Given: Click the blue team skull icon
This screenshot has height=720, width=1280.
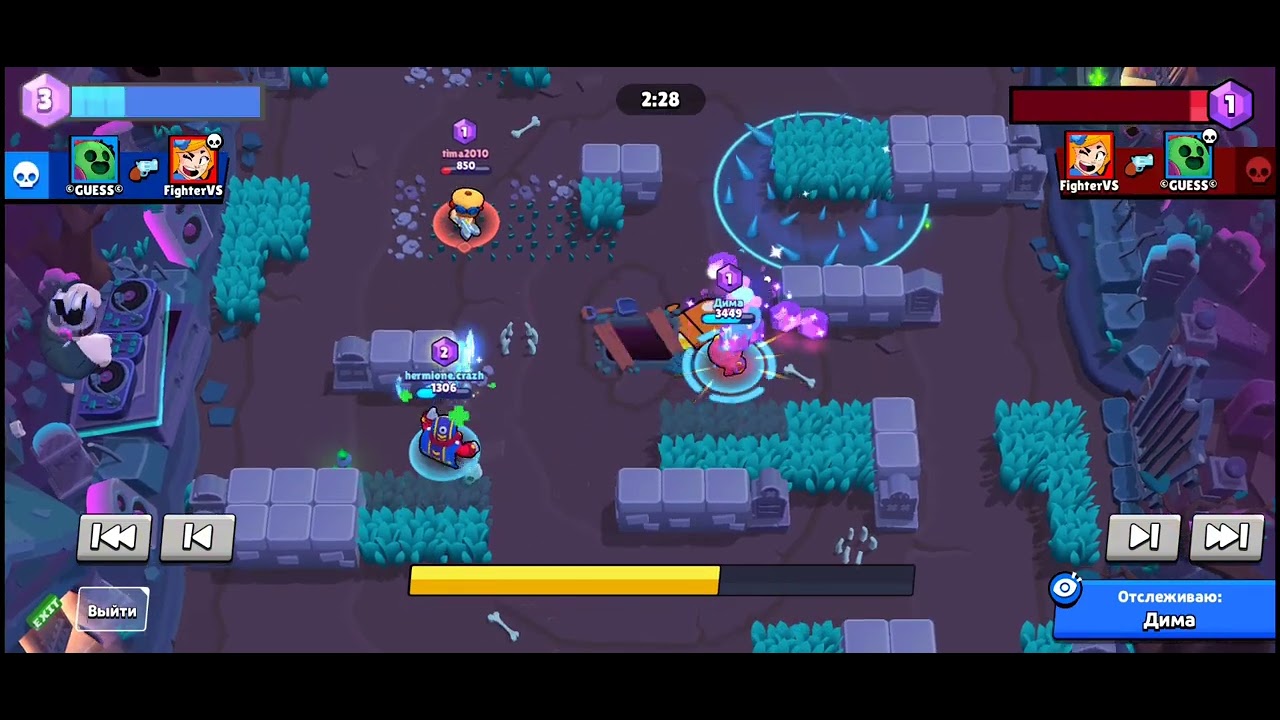Looking at the screenshot, I should 27,175.
